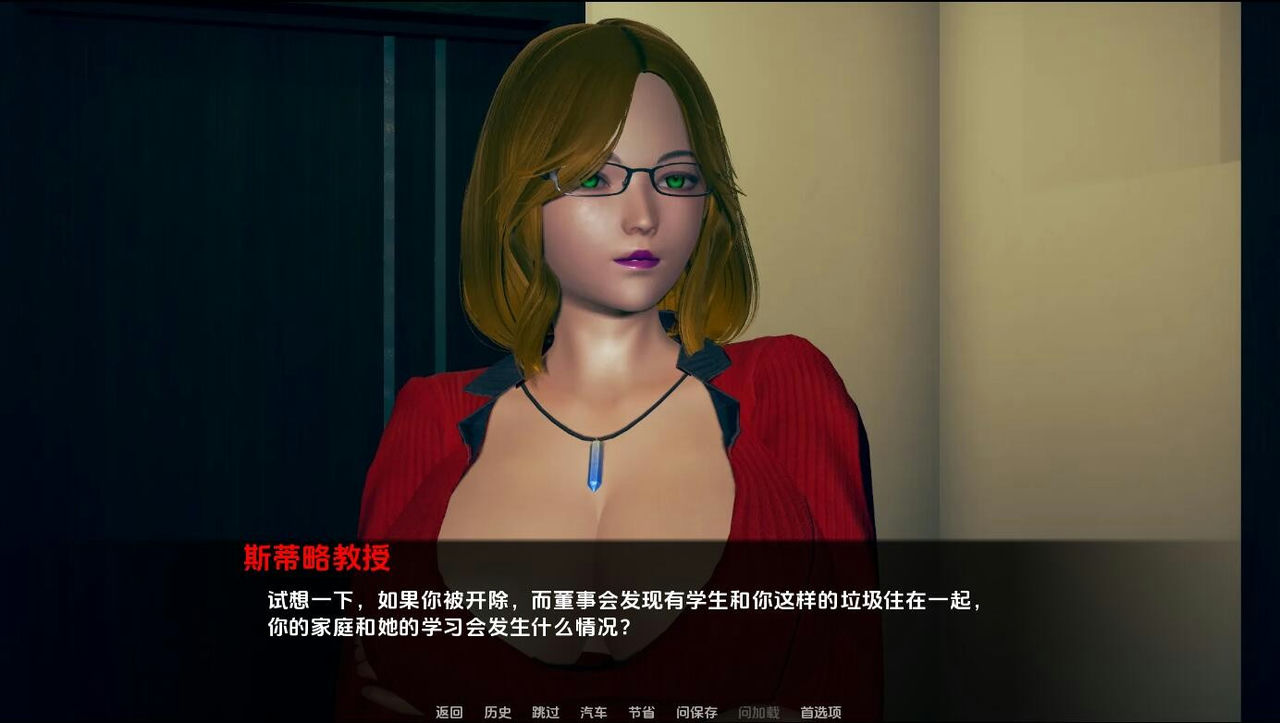Disable skip mode by clicking 跳过
Viewport: 1280px width, 723px height.
pos(544,712)
